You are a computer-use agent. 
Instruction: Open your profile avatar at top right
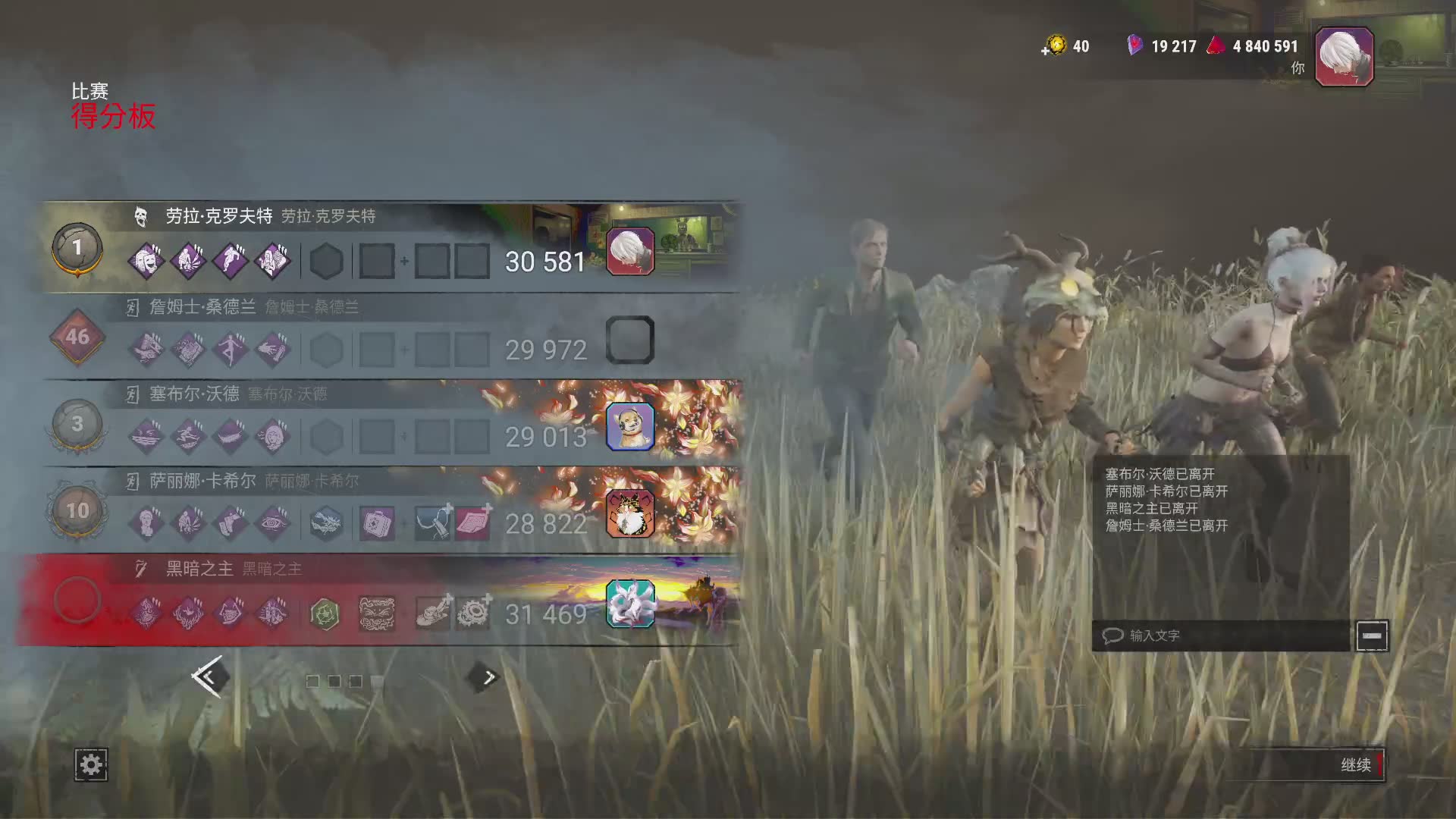point(1344,56)
